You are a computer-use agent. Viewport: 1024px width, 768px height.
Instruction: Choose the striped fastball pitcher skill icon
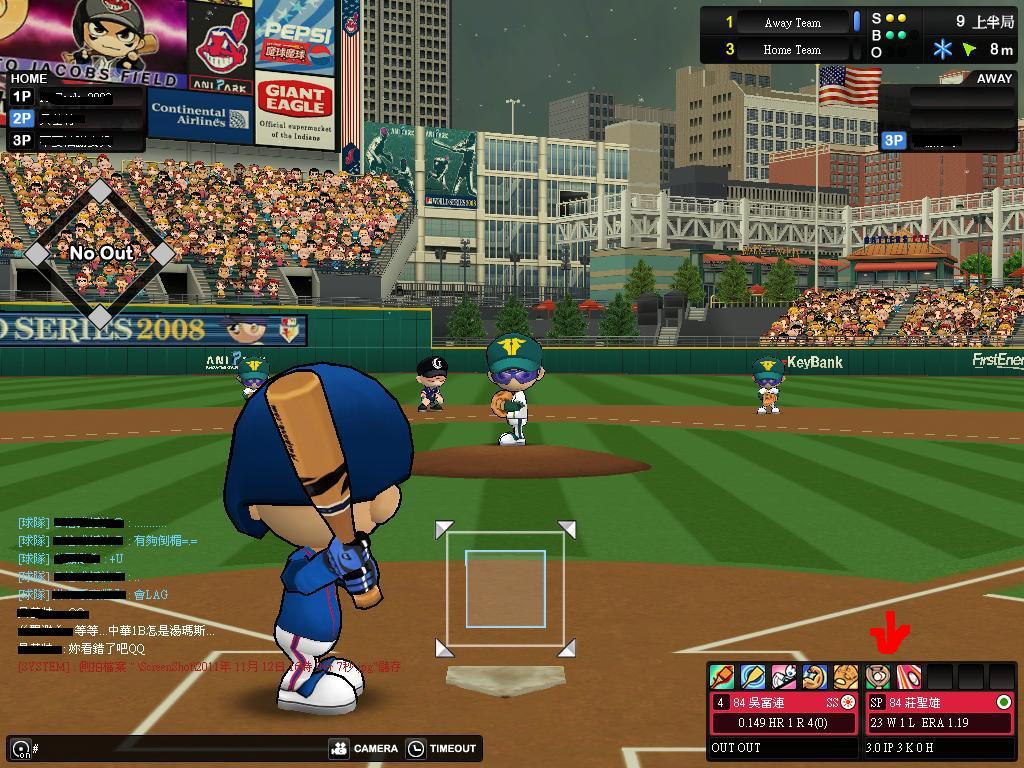[909, 676]
